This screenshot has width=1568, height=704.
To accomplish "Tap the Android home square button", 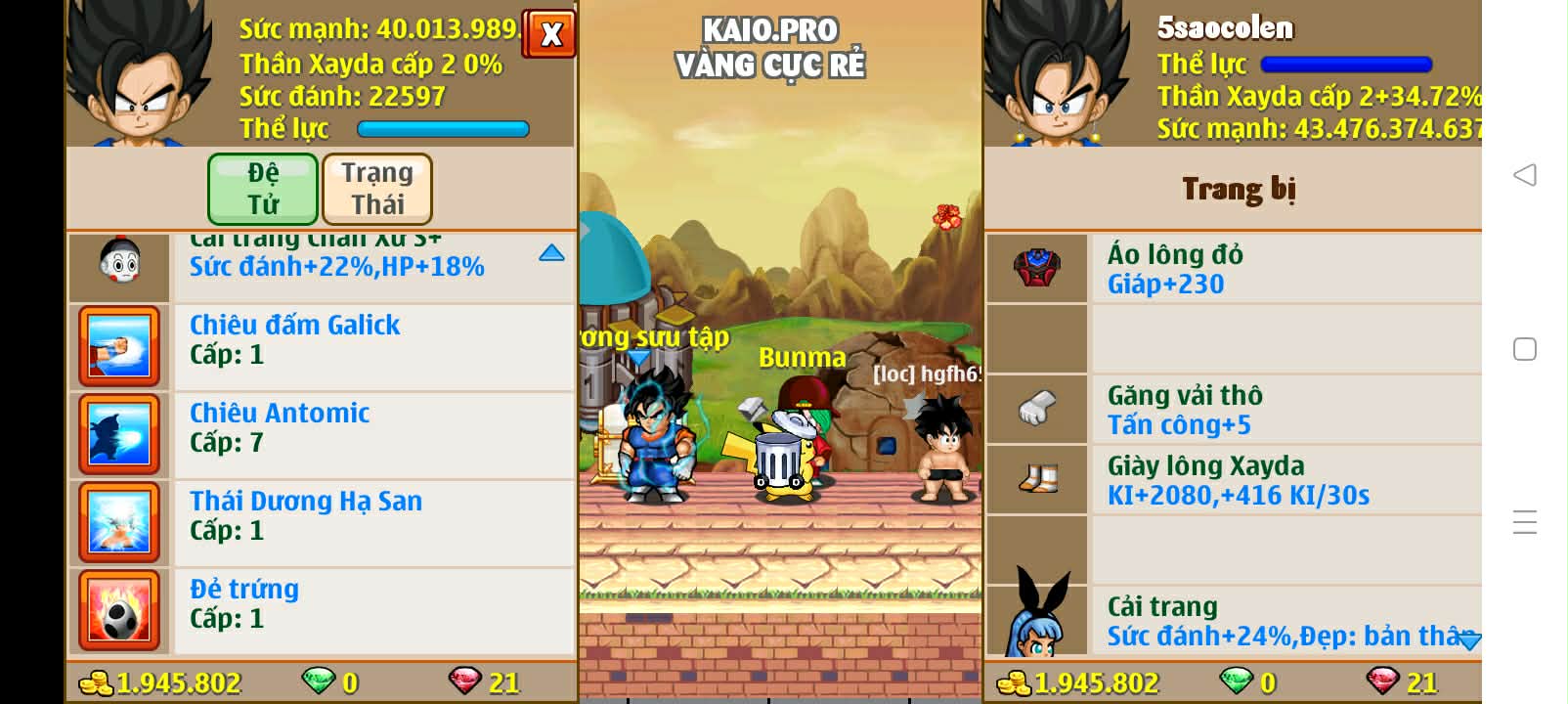I will click(x=1524, y=349).
